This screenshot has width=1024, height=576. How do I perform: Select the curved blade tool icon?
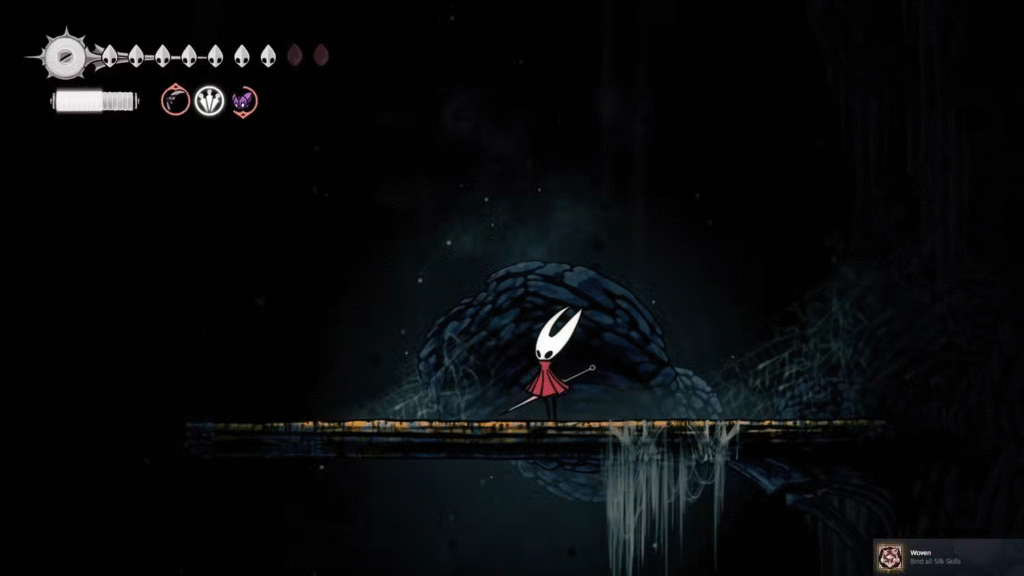coord(176,100)
